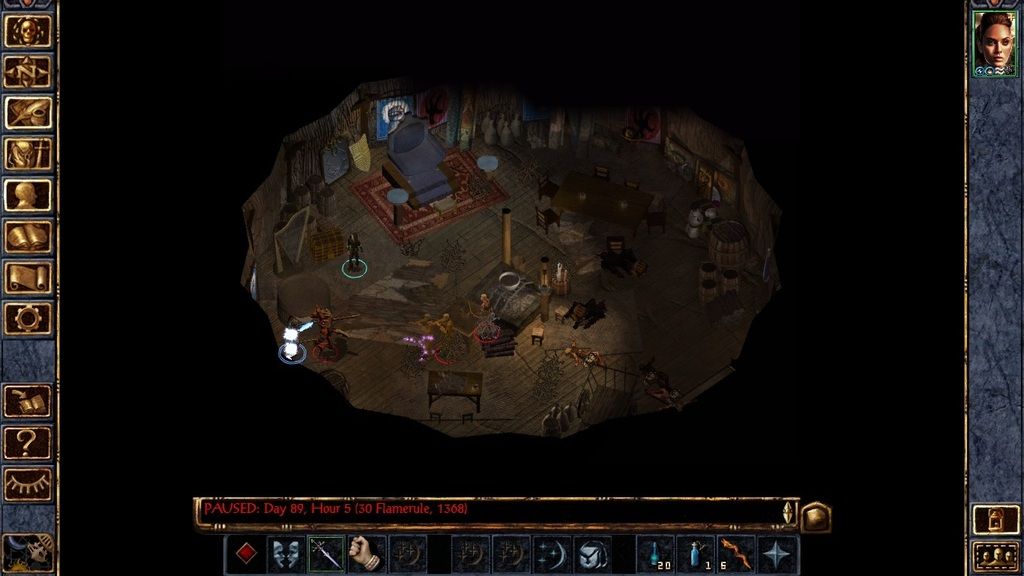1024x576 pixels.
Task: Click the quick save book button
Action: coord(27,401)
